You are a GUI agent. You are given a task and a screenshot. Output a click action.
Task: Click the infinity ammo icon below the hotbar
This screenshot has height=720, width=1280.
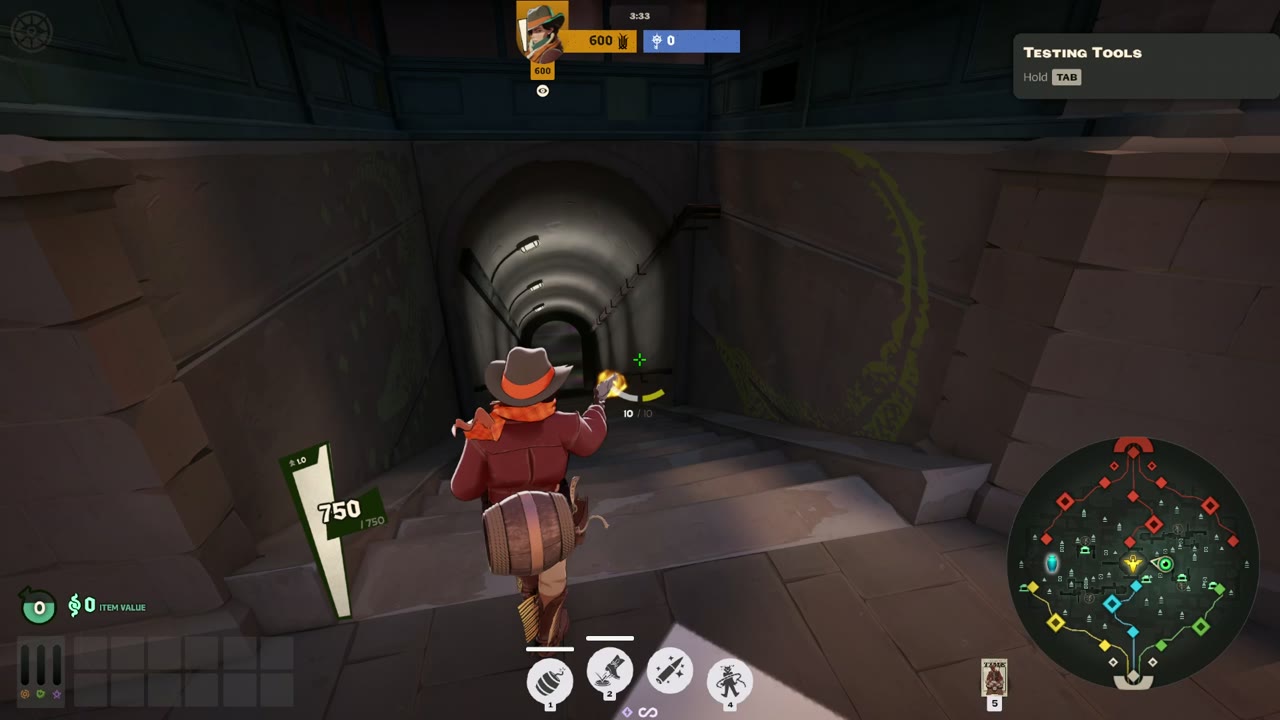(648, 711)
